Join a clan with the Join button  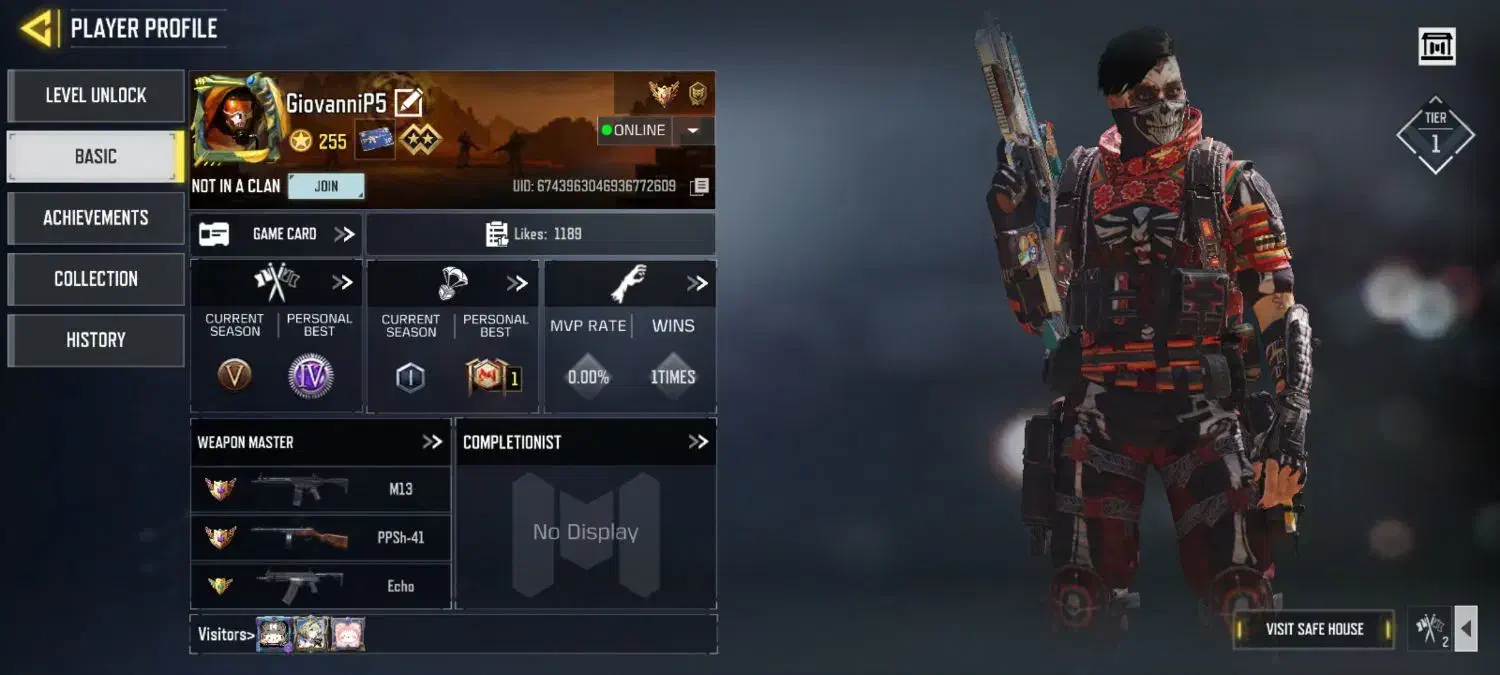(326, 186)
